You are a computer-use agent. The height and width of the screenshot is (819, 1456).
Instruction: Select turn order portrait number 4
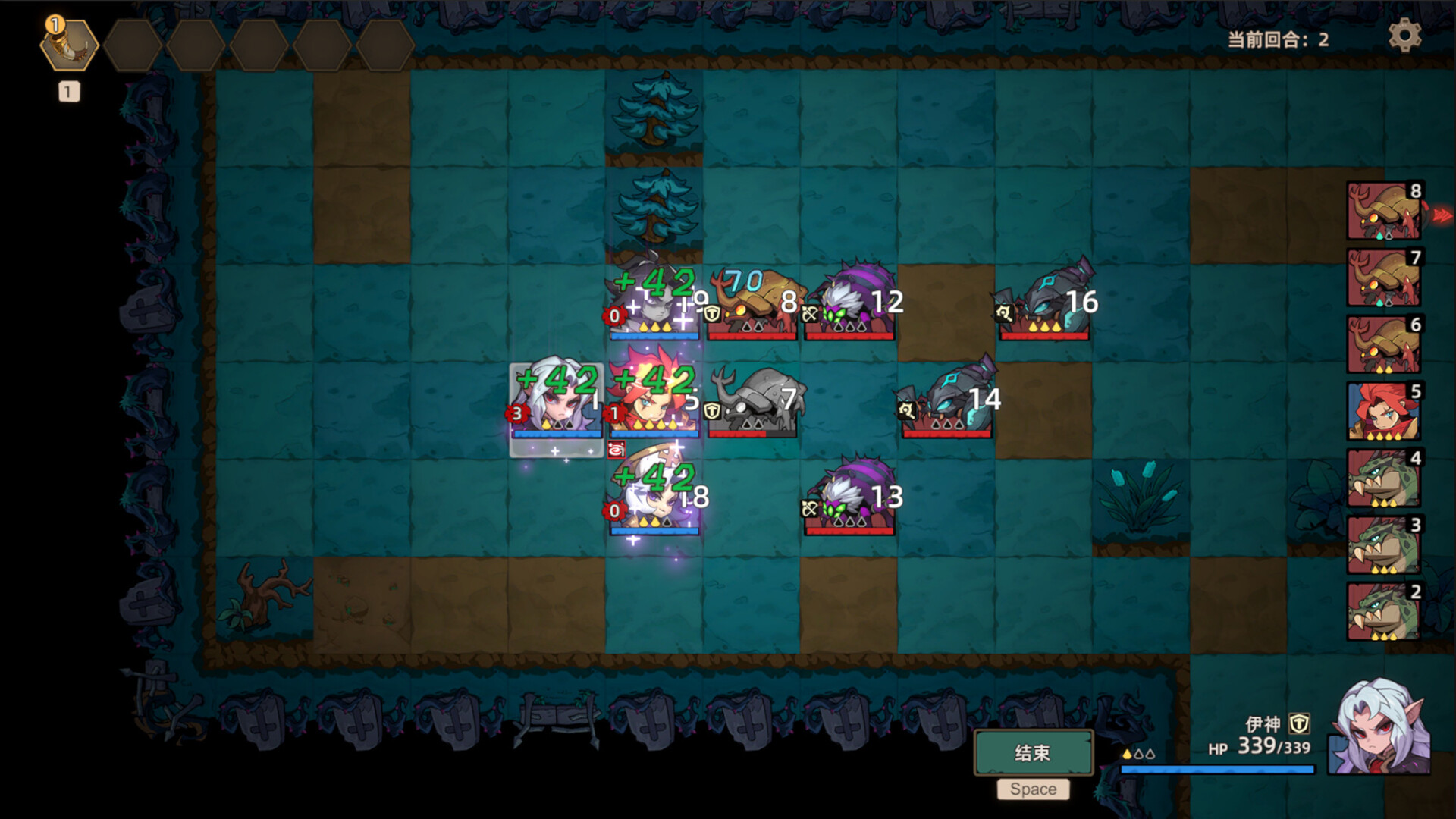click(1384, 479)
